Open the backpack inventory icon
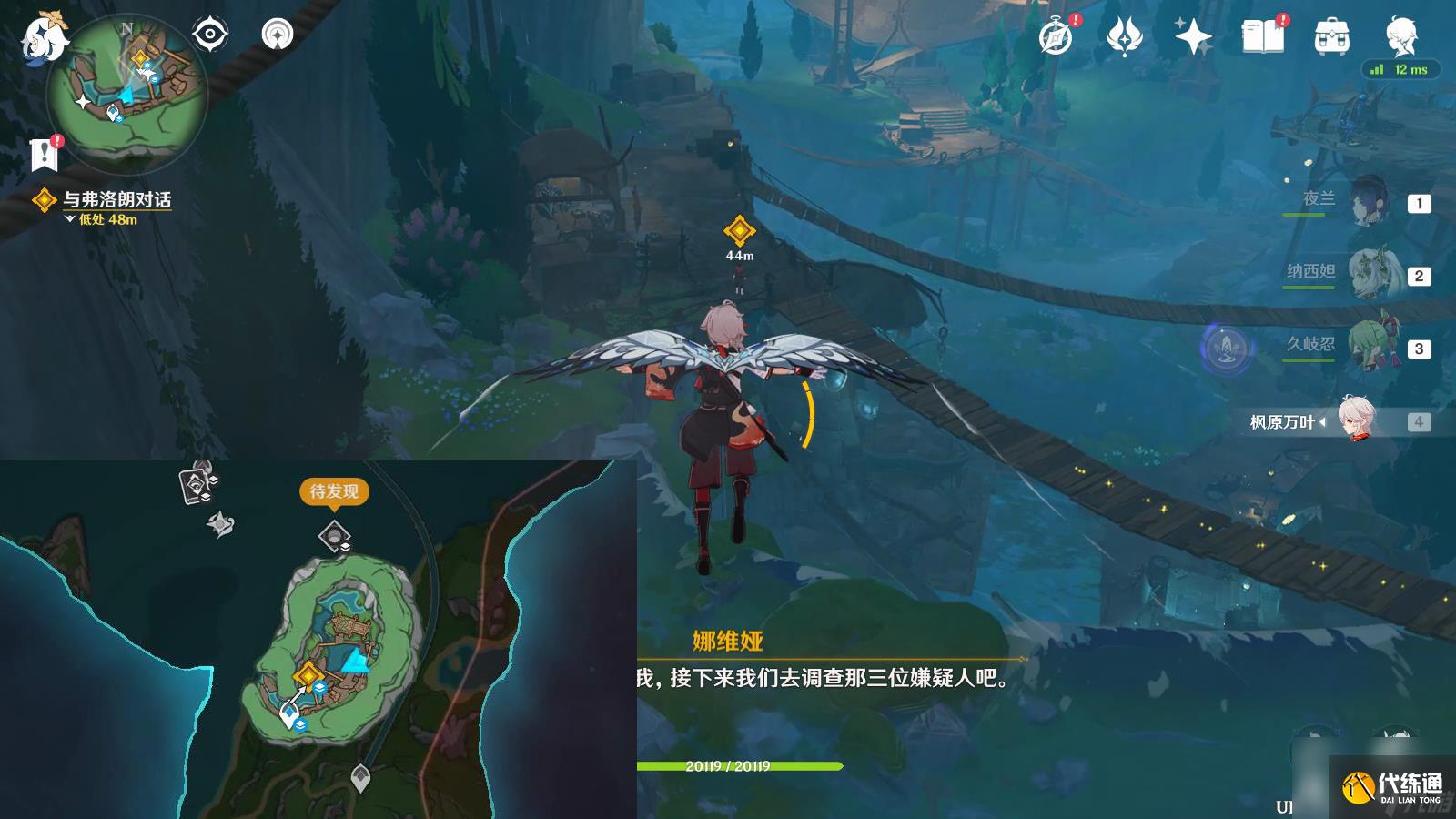1456x819 pixels. 1331,37
